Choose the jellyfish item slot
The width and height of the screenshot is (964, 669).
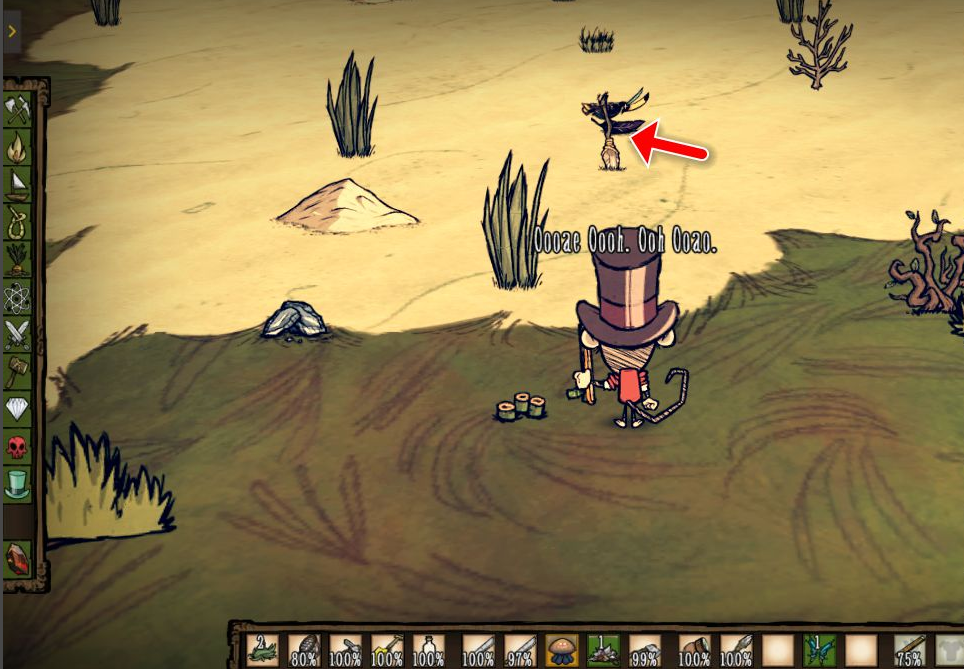point(562,650)
